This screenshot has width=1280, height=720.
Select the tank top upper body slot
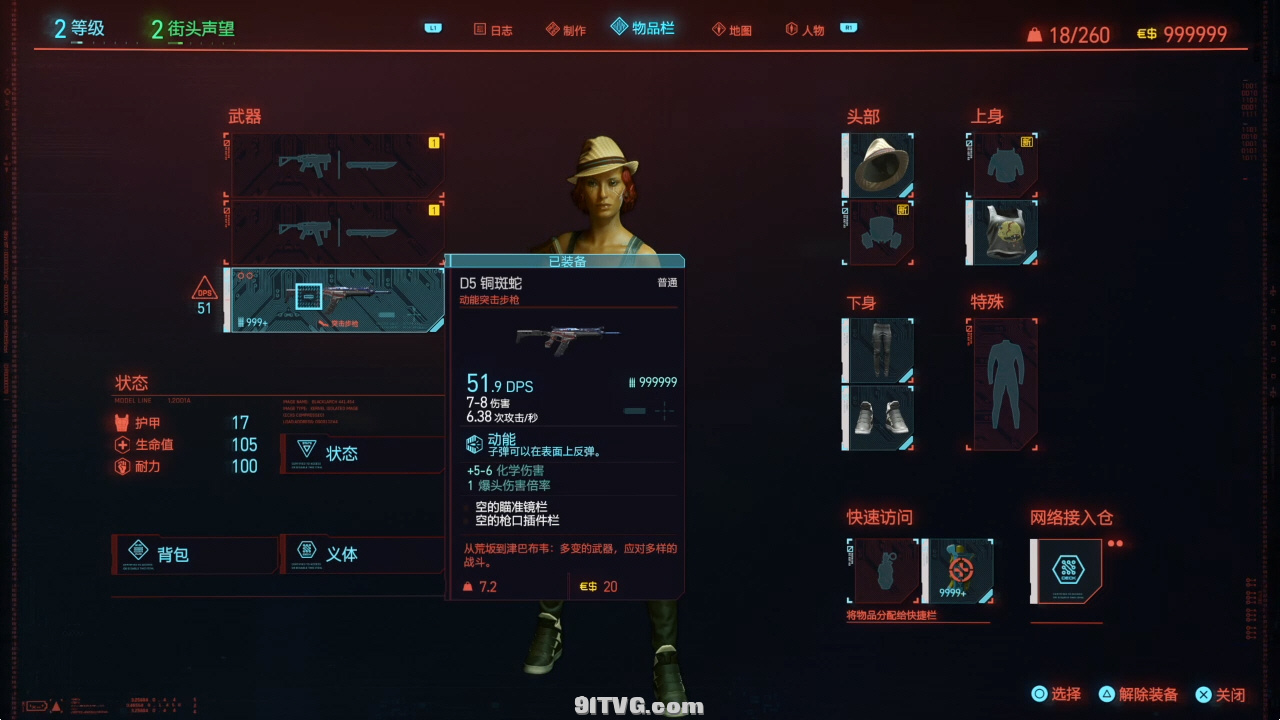click(x=1003, y=232)
